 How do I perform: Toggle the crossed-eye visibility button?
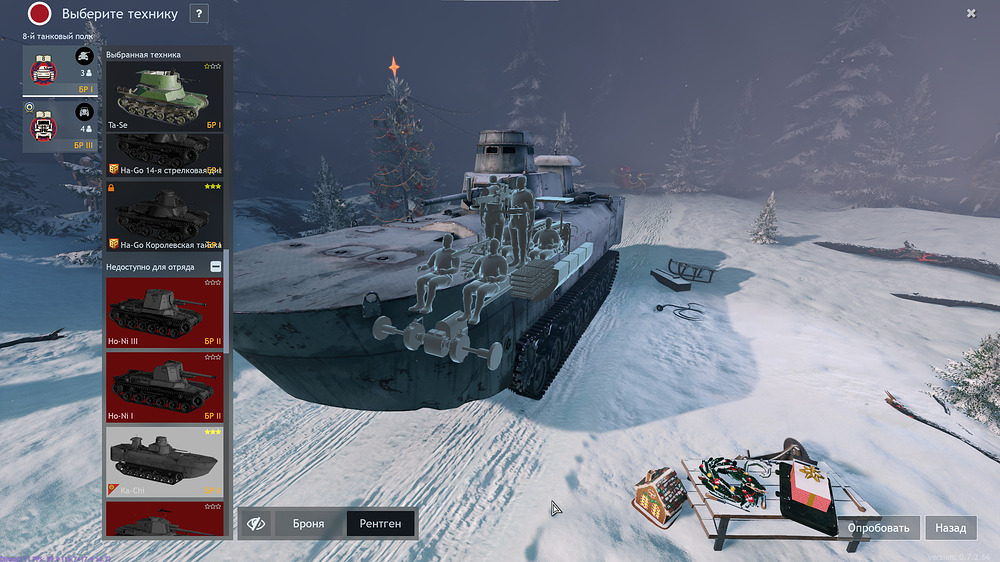(256, 523)
